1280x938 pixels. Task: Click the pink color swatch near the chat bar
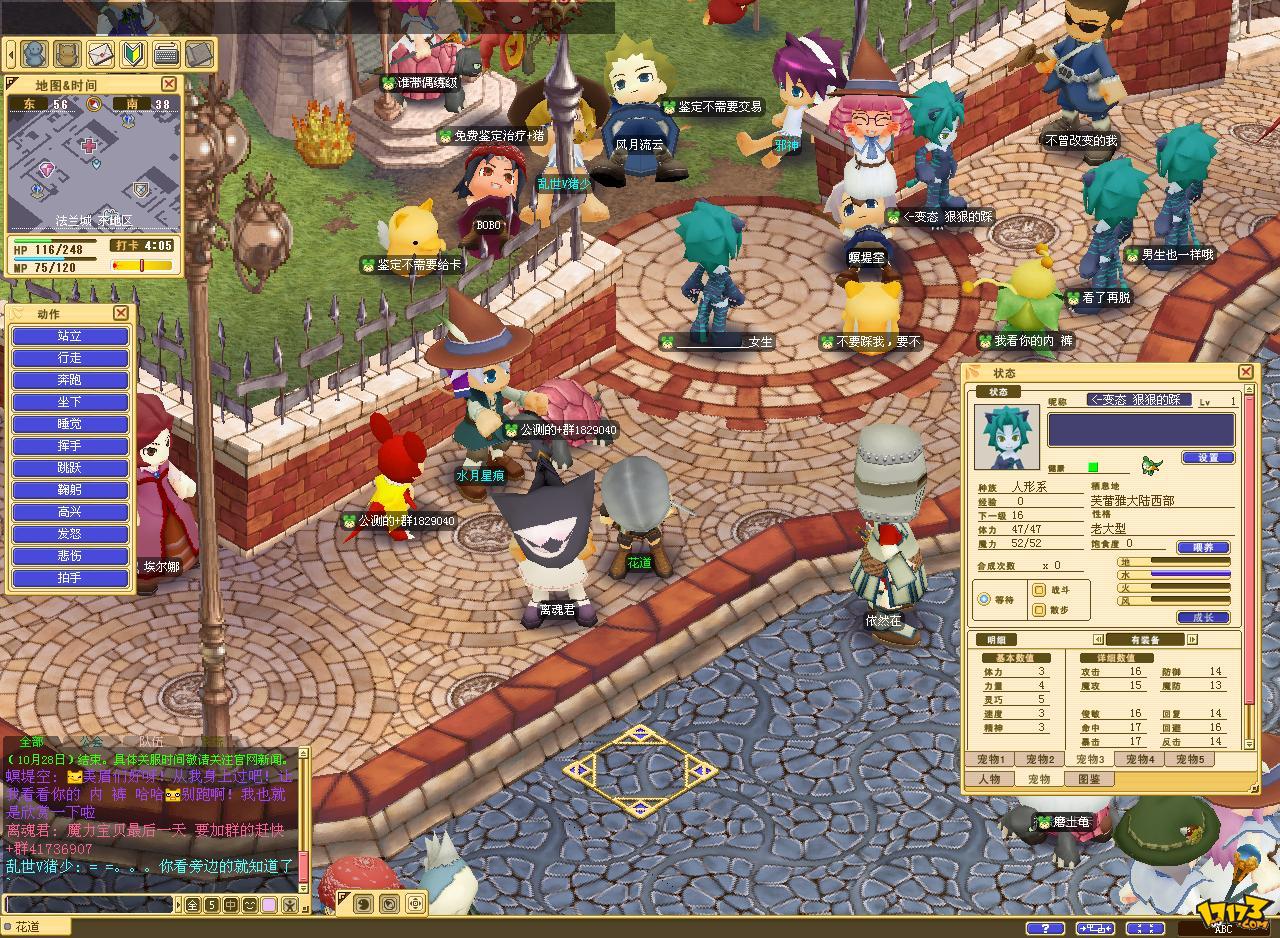269,906
